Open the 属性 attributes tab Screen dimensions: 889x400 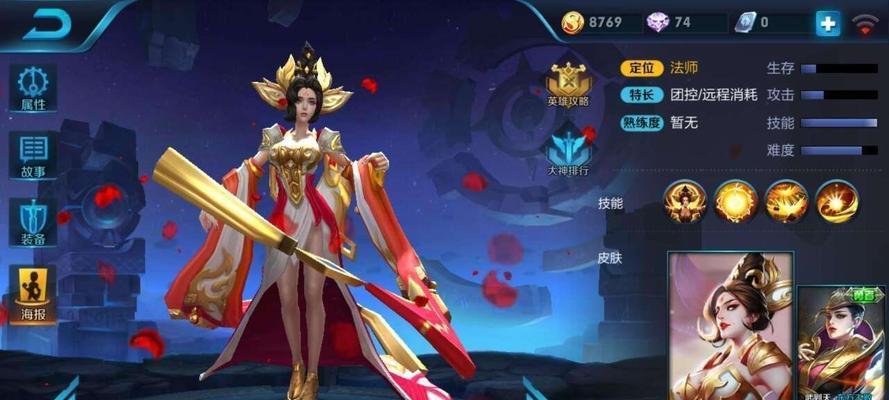point(32,88)
